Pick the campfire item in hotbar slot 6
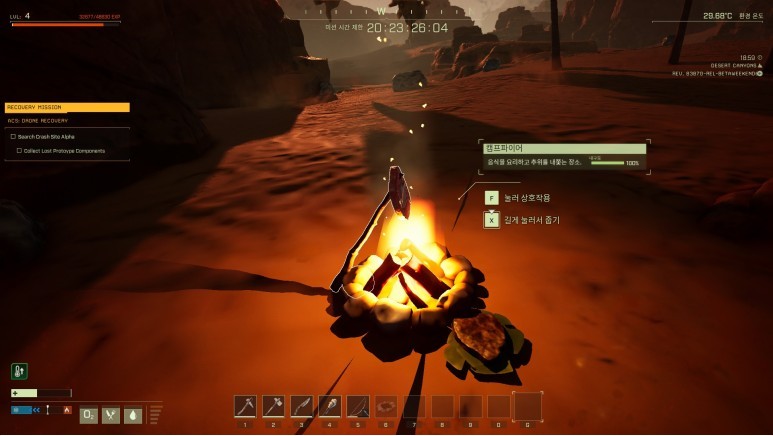 (385, 406)
